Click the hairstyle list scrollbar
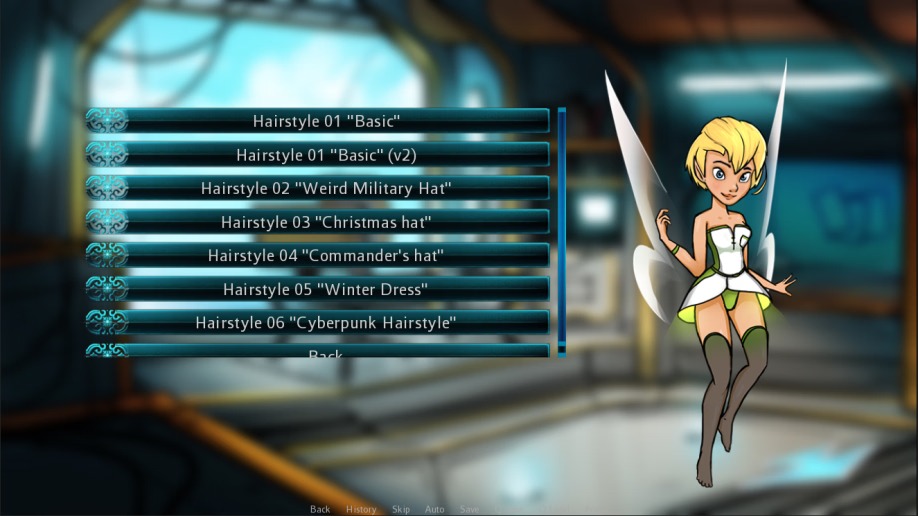The height and width of the screenshot is (516, 918). [x=562, y=230]
